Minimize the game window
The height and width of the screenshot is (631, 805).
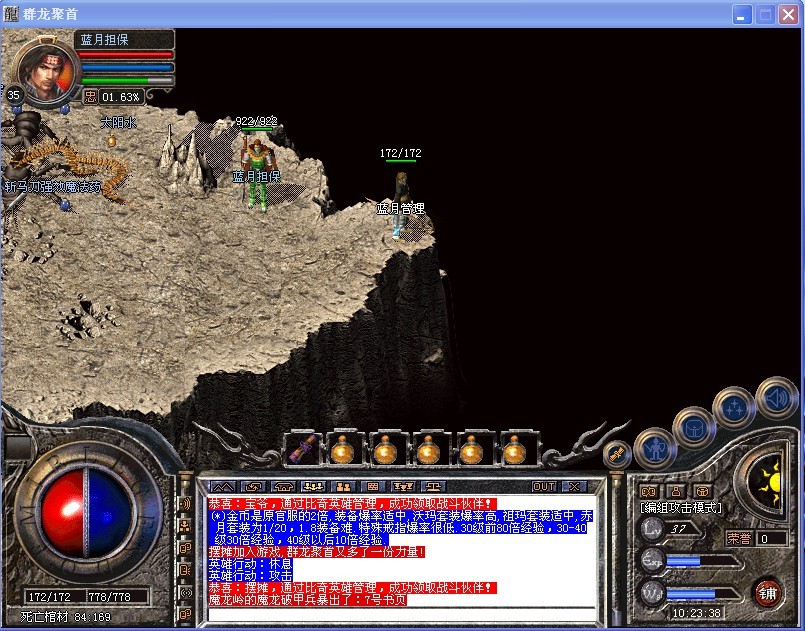coord(743,14)
